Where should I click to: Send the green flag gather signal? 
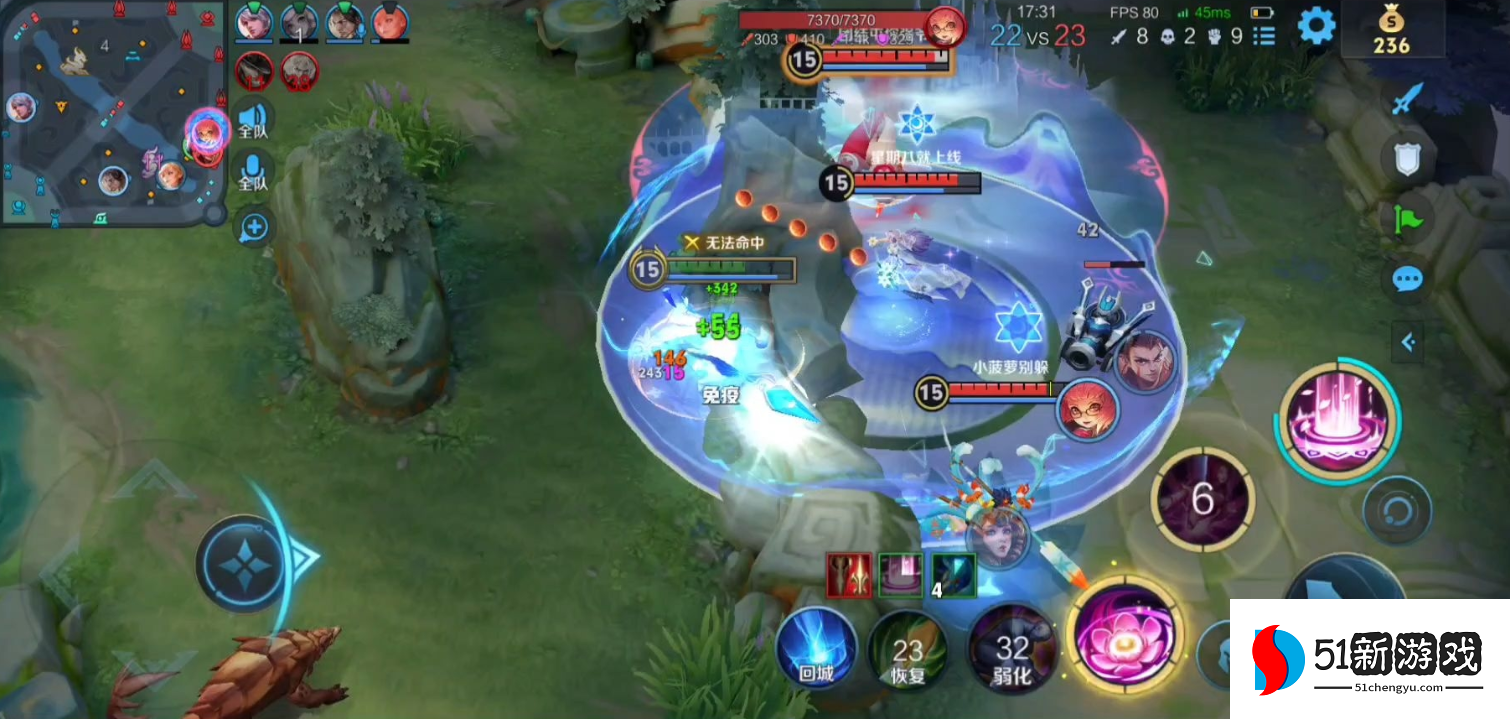[x=1408, y=219]
